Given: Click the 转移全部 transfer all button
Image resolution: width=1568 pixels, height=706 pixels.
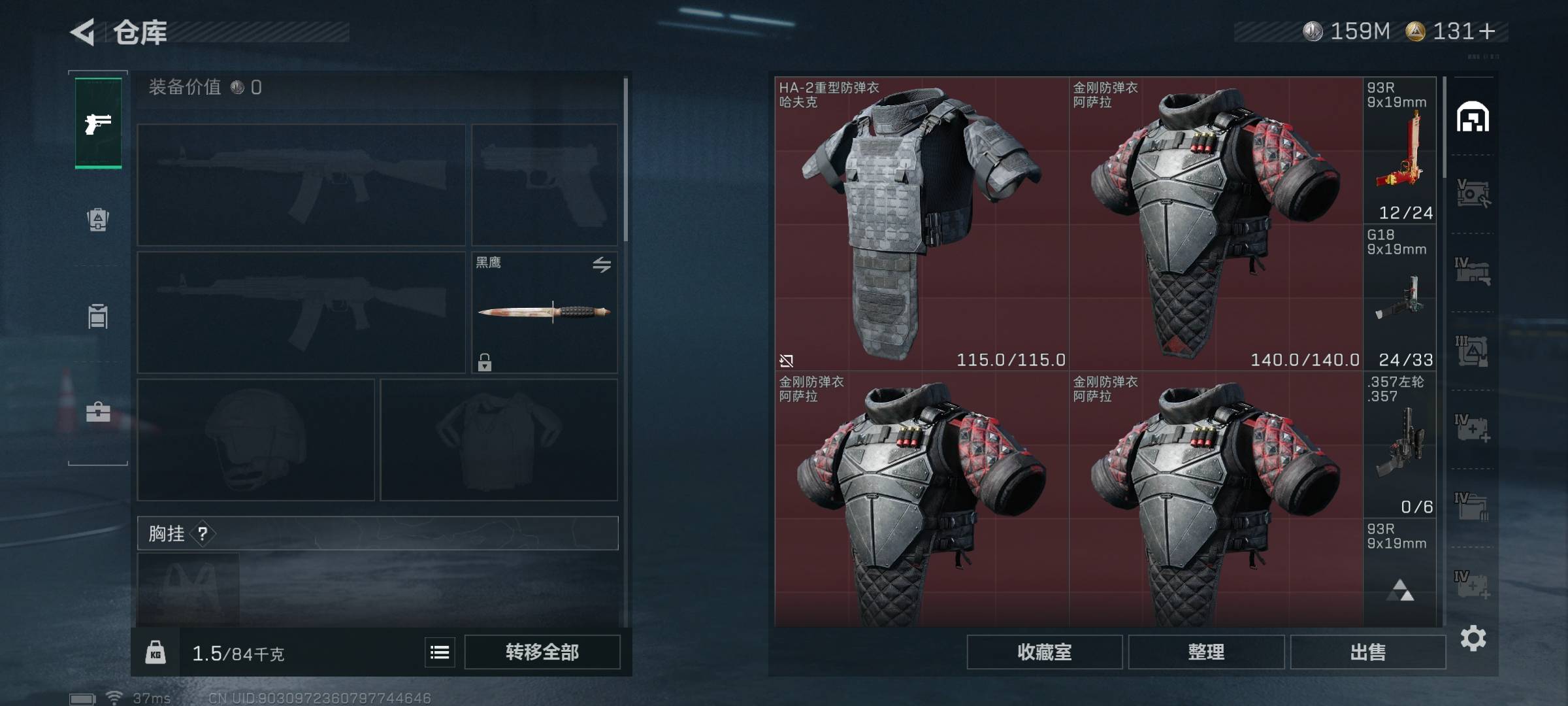Looking at the screenshot, I should click(542, 652).
